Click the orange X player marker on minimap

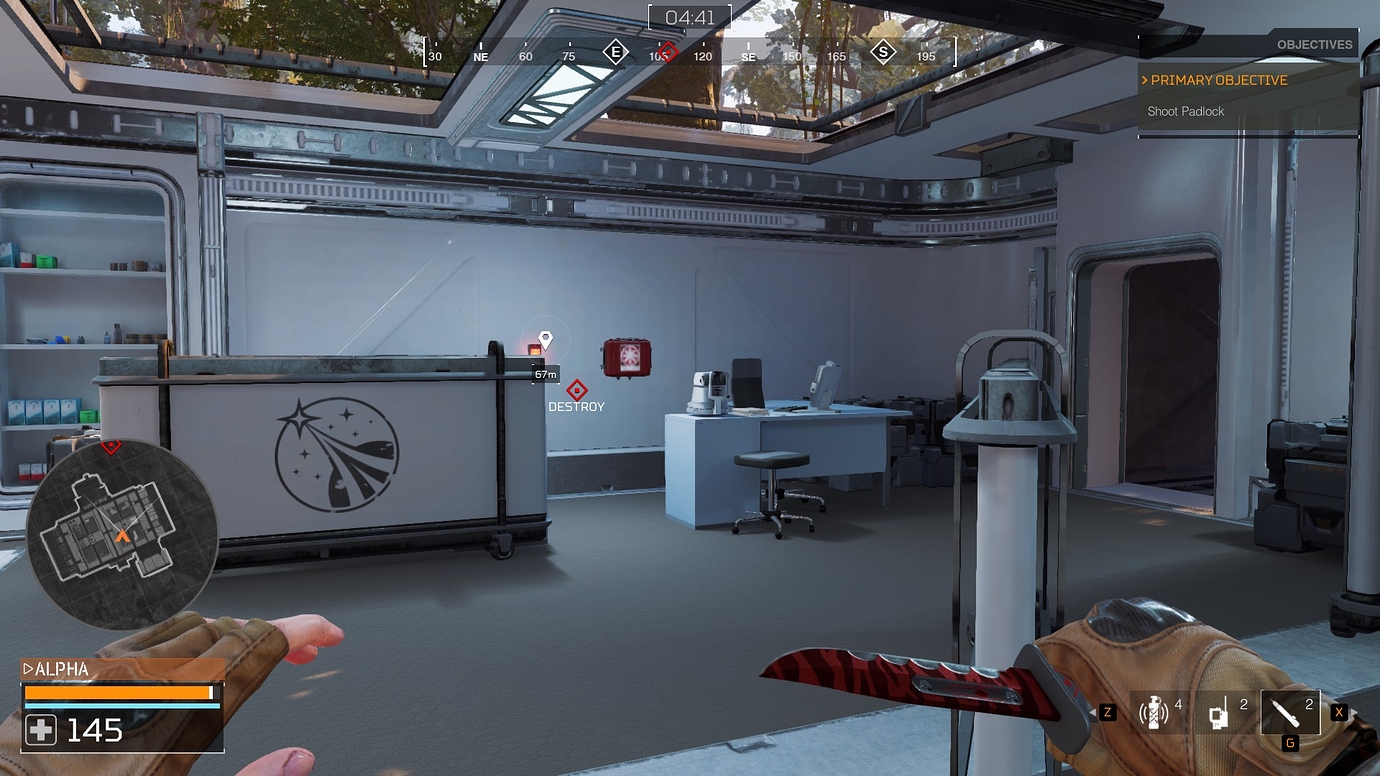[122, 537]
